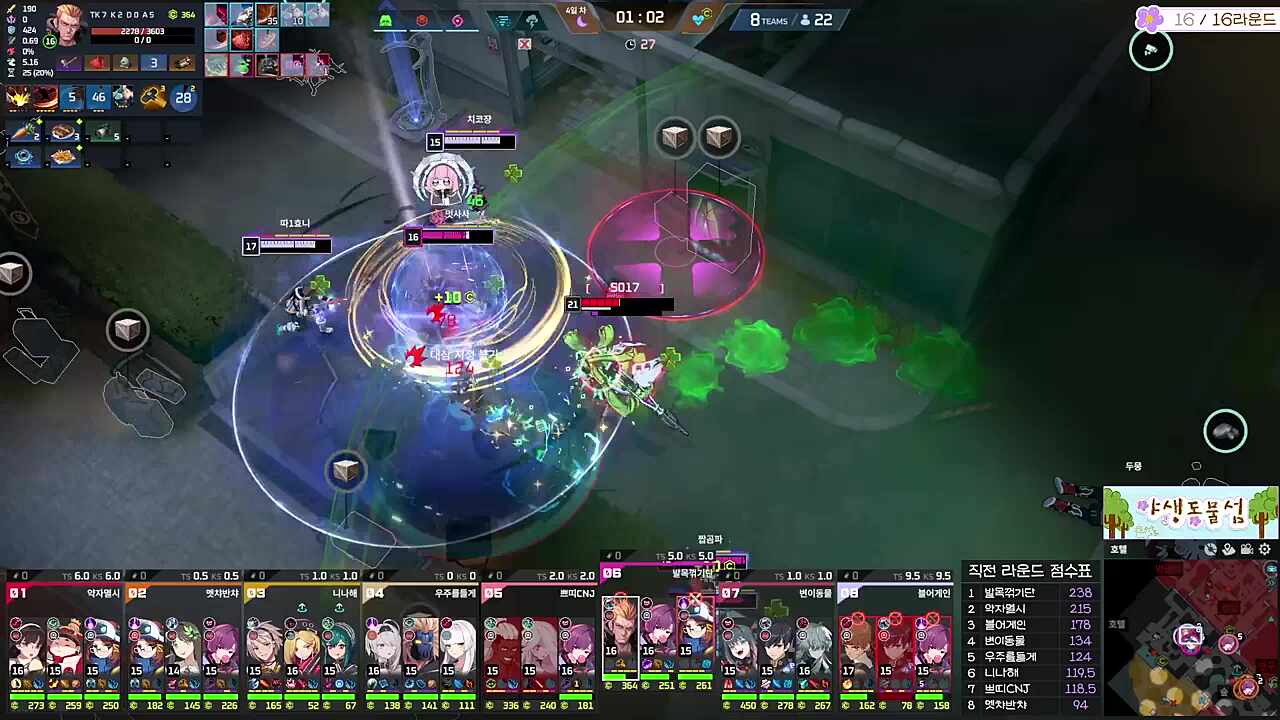The height and width of the screenshot is (720, 1280).
Task: Open the minimap settings gear icon
Action: click(x=1265, y=549)
